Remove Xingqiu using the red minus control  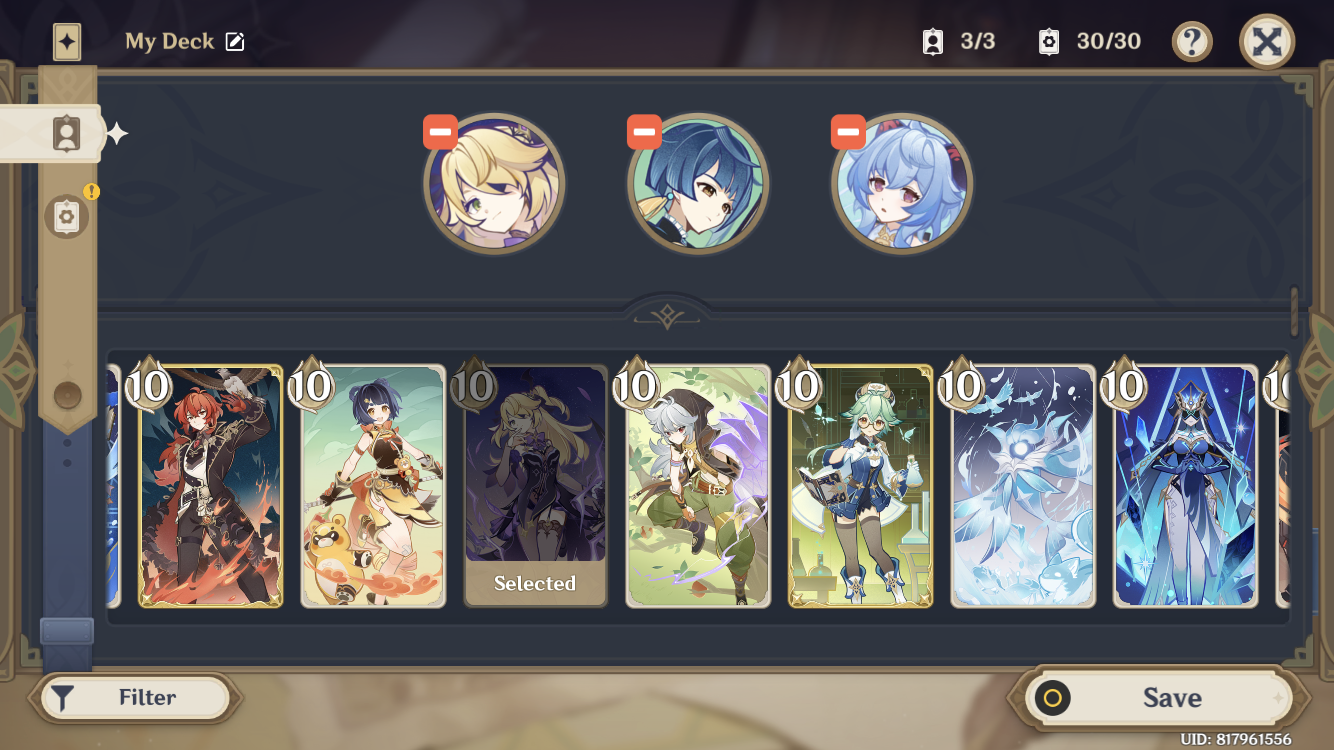pos(645,131)
